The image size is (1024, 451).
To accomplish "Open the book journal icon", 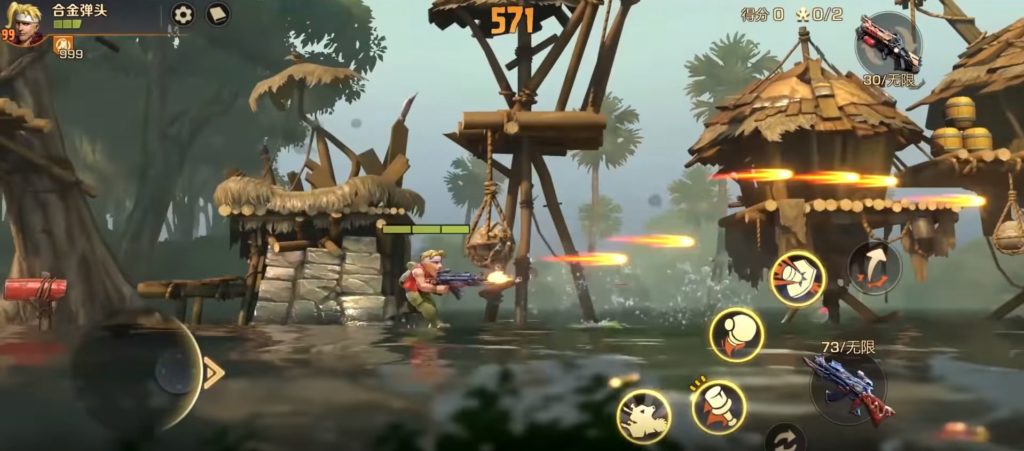I will (x=217, y=14).
